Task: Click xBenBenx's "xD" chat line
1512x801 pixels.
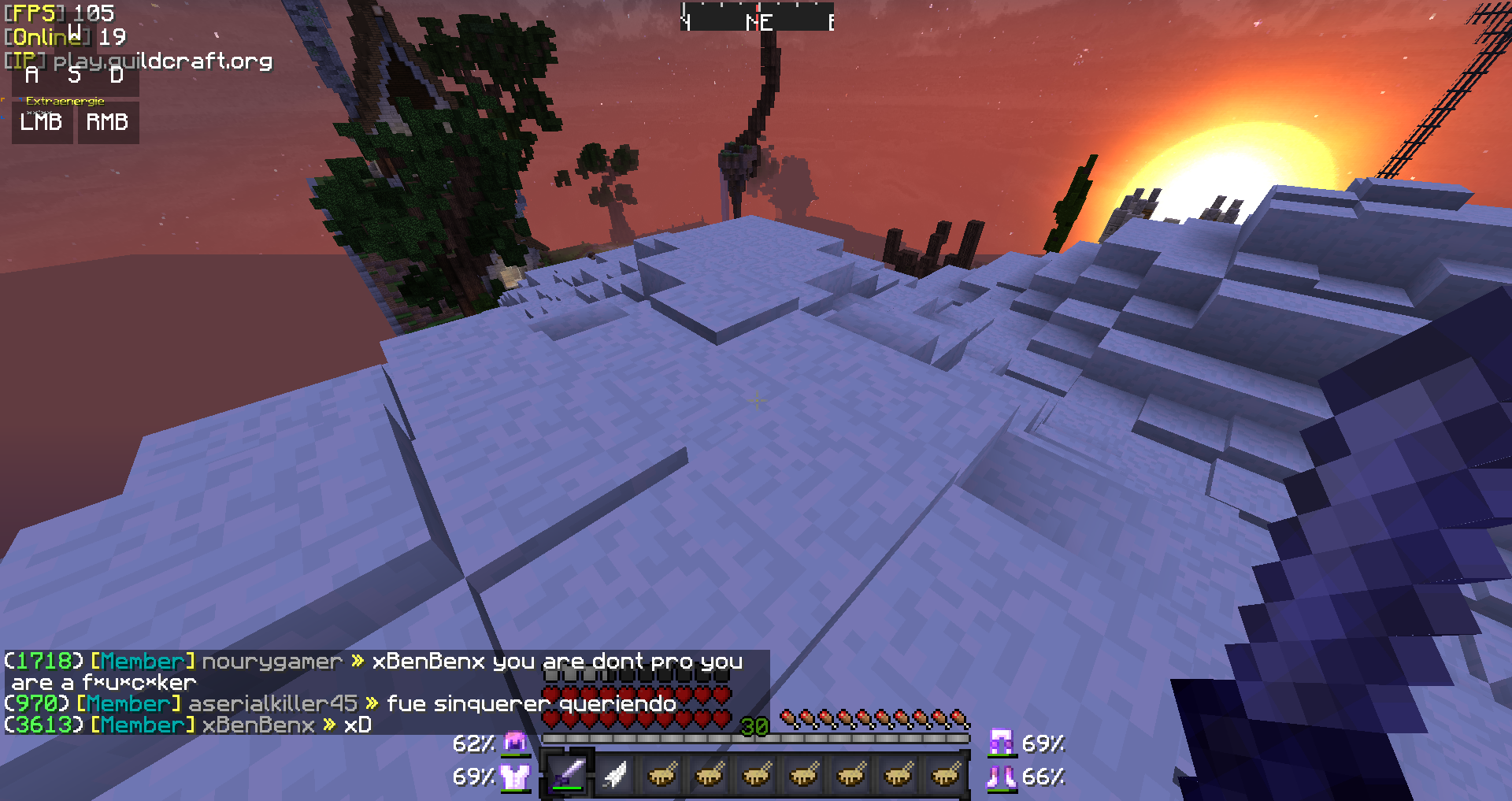Action: pos(358,725)
